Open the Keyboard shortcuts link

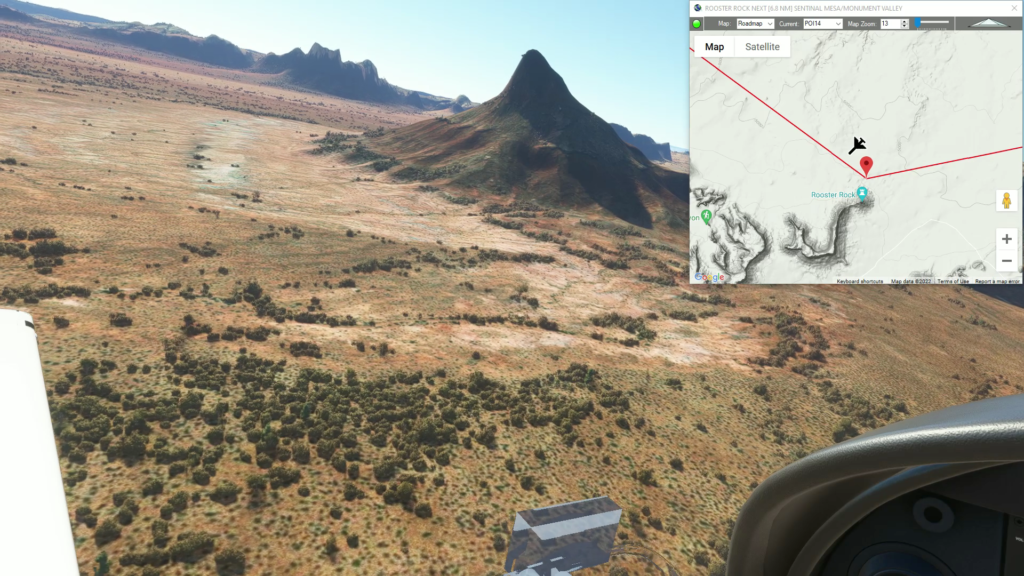(x=859, y=281)
